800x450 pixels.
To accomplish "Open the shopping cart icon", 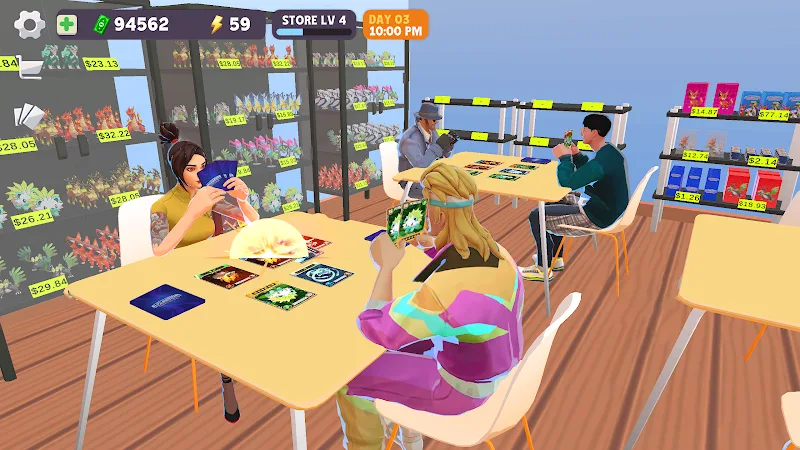I will tap(30, 68).
